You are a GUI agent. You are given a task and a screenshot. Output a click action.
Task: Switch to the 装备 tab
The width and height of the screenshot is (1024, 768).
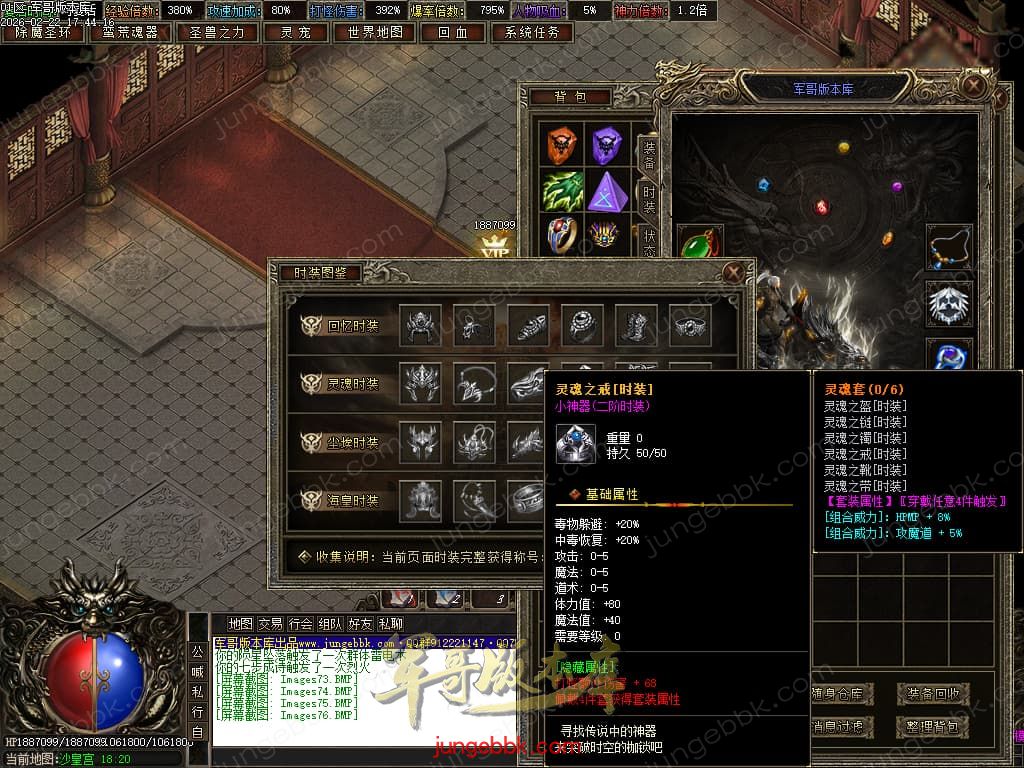[648, 153]
